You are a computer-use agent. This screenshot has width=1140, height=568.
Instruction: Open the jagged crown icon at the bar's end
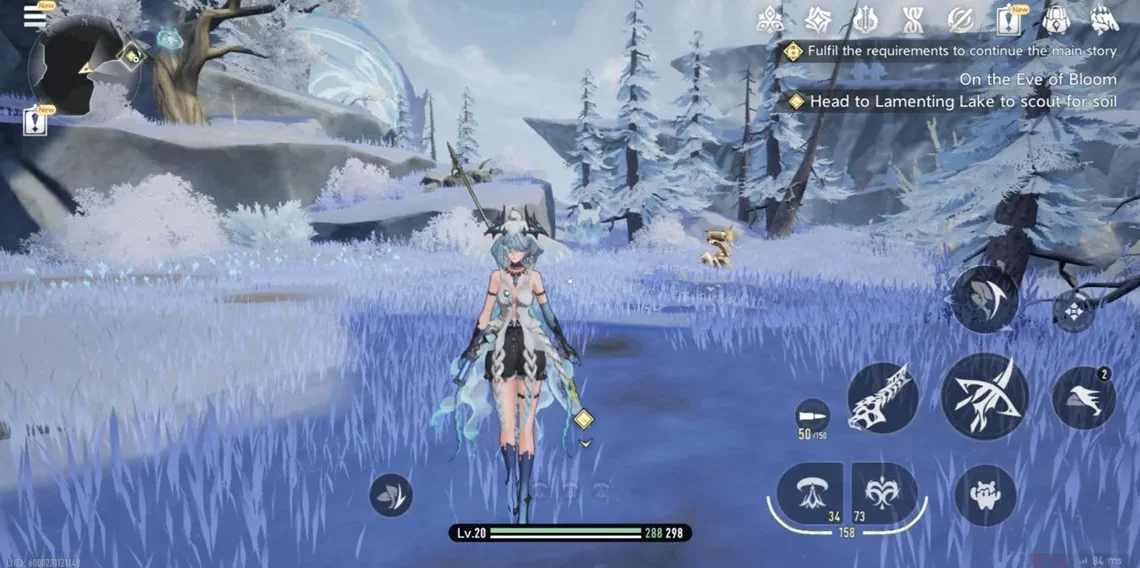click(x=1104, y=19)
